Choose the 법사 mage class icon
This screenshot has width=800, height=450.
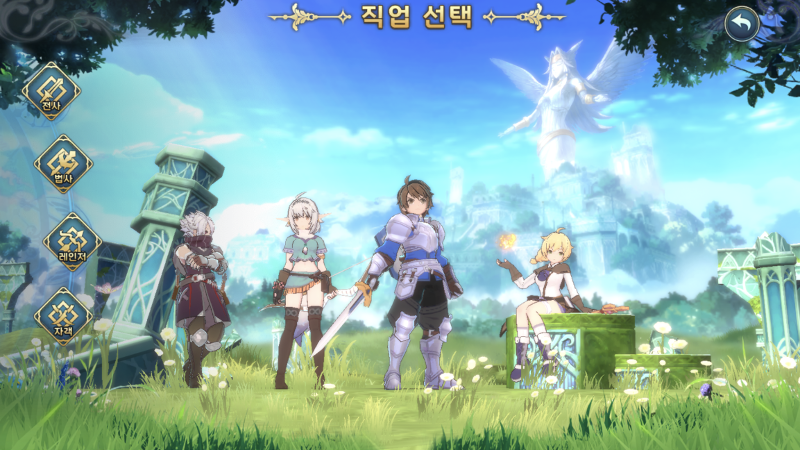(x=64, y=164)
